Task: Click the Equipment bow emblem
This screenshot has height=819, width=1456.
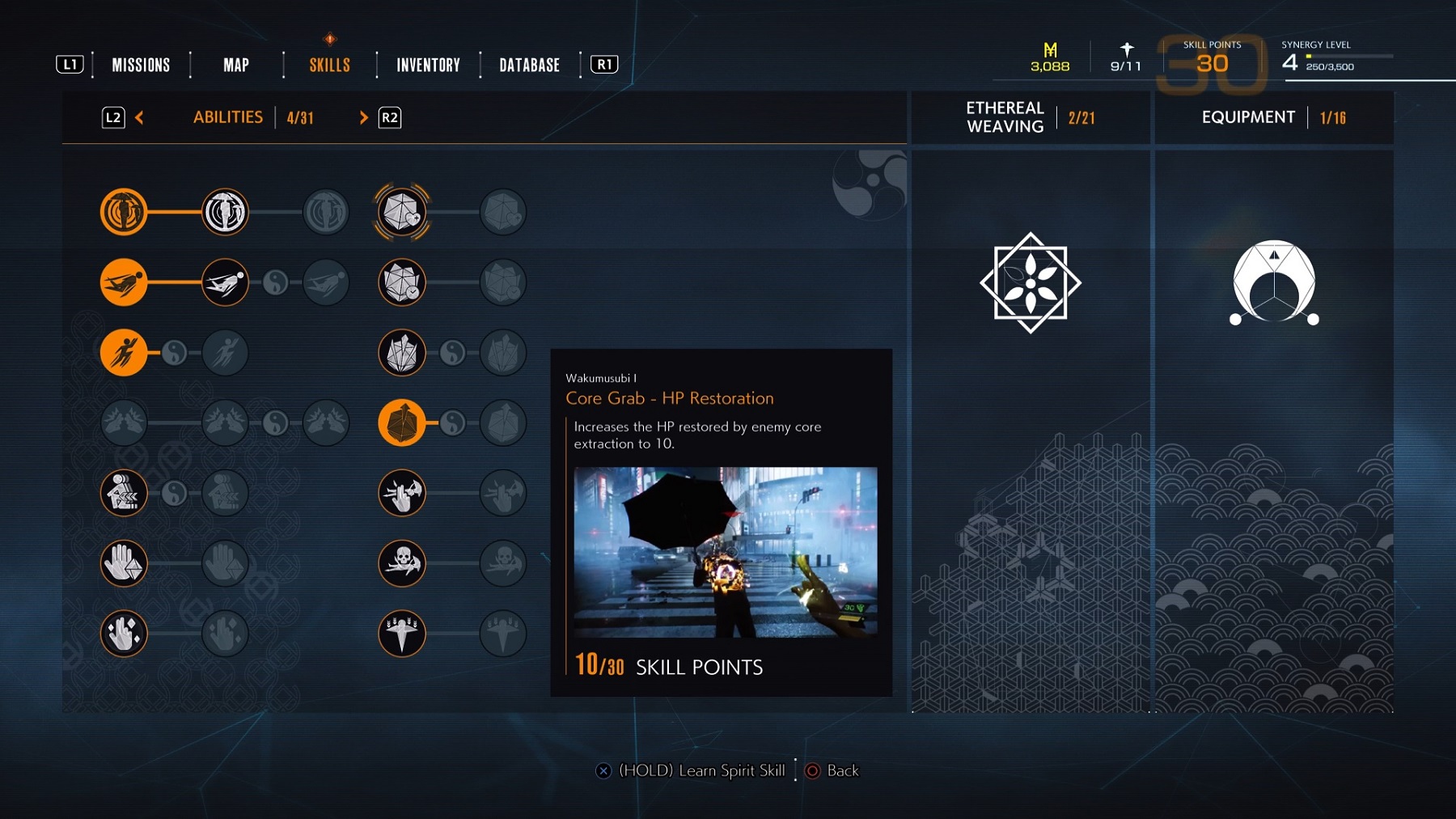Action: [1274, 282]
